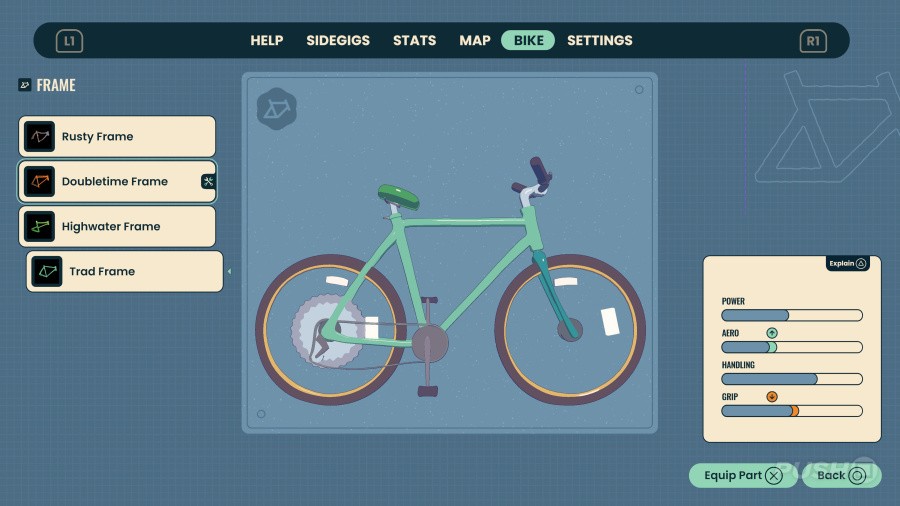Pick the Highwater Frame from the list
This screenshot has width=900, height=506.
[117, 227]
